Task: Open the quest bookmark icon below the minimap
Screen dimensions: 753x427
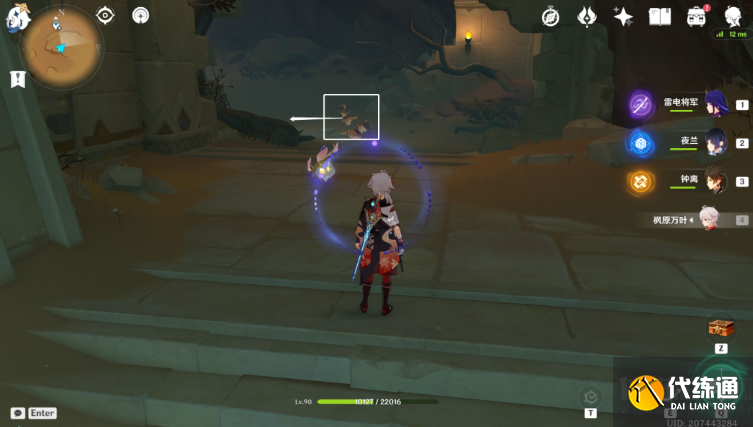Action: pyautogui.click(x=17, y=79)
